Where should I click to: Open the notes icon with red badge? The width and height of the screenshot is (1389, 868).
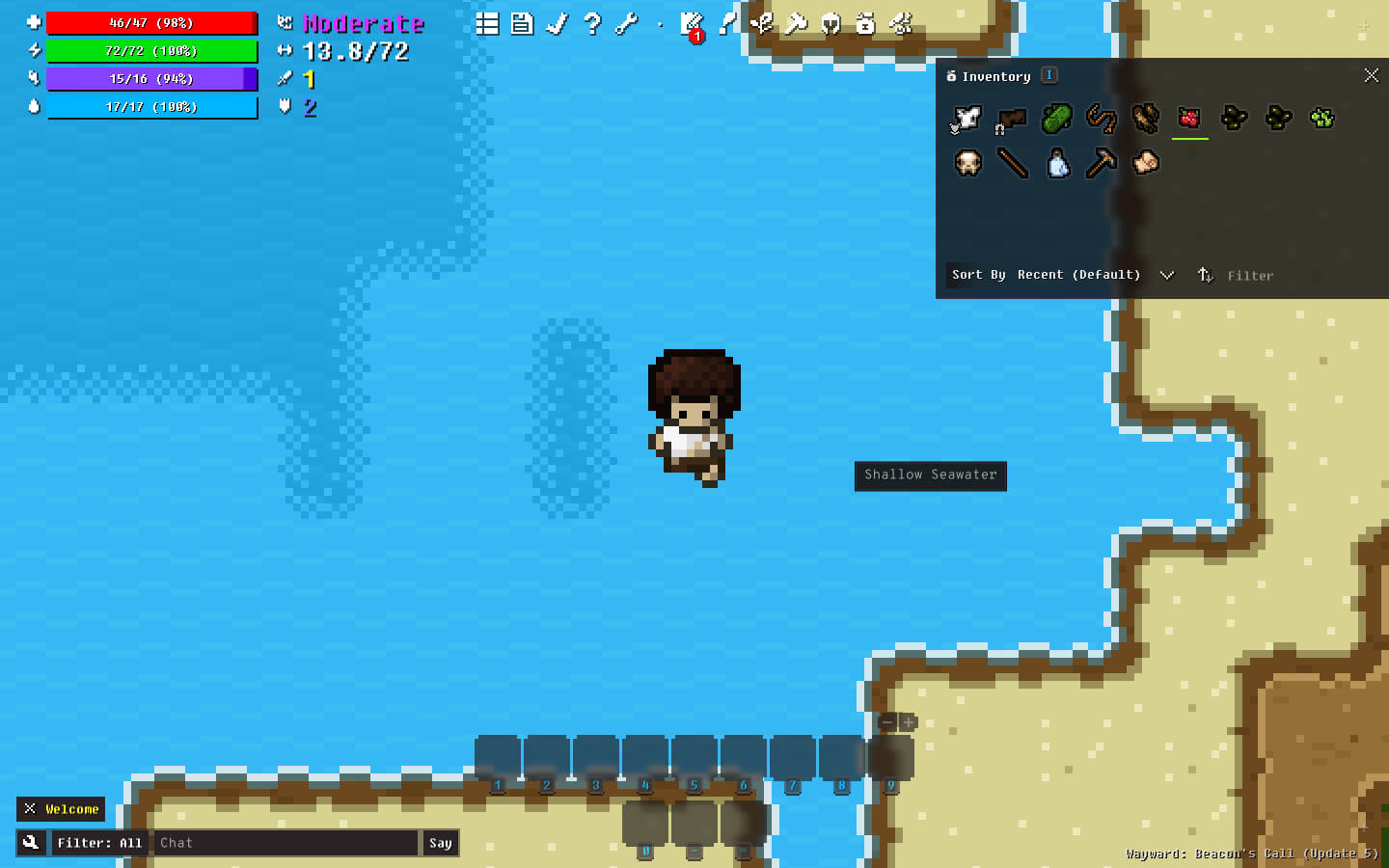692,25
